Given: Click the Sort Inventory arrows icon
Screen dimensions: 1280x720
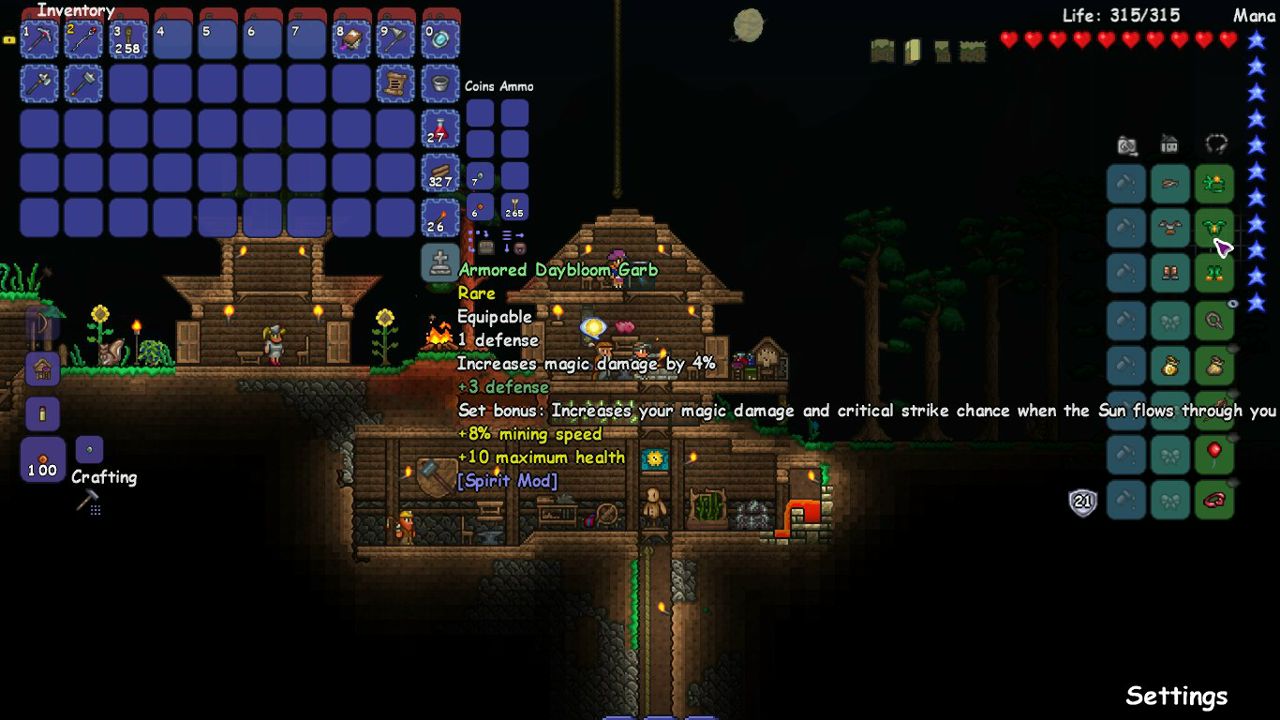Looking at the screenshot, I should pyautogui.click(x=511, y=234).
